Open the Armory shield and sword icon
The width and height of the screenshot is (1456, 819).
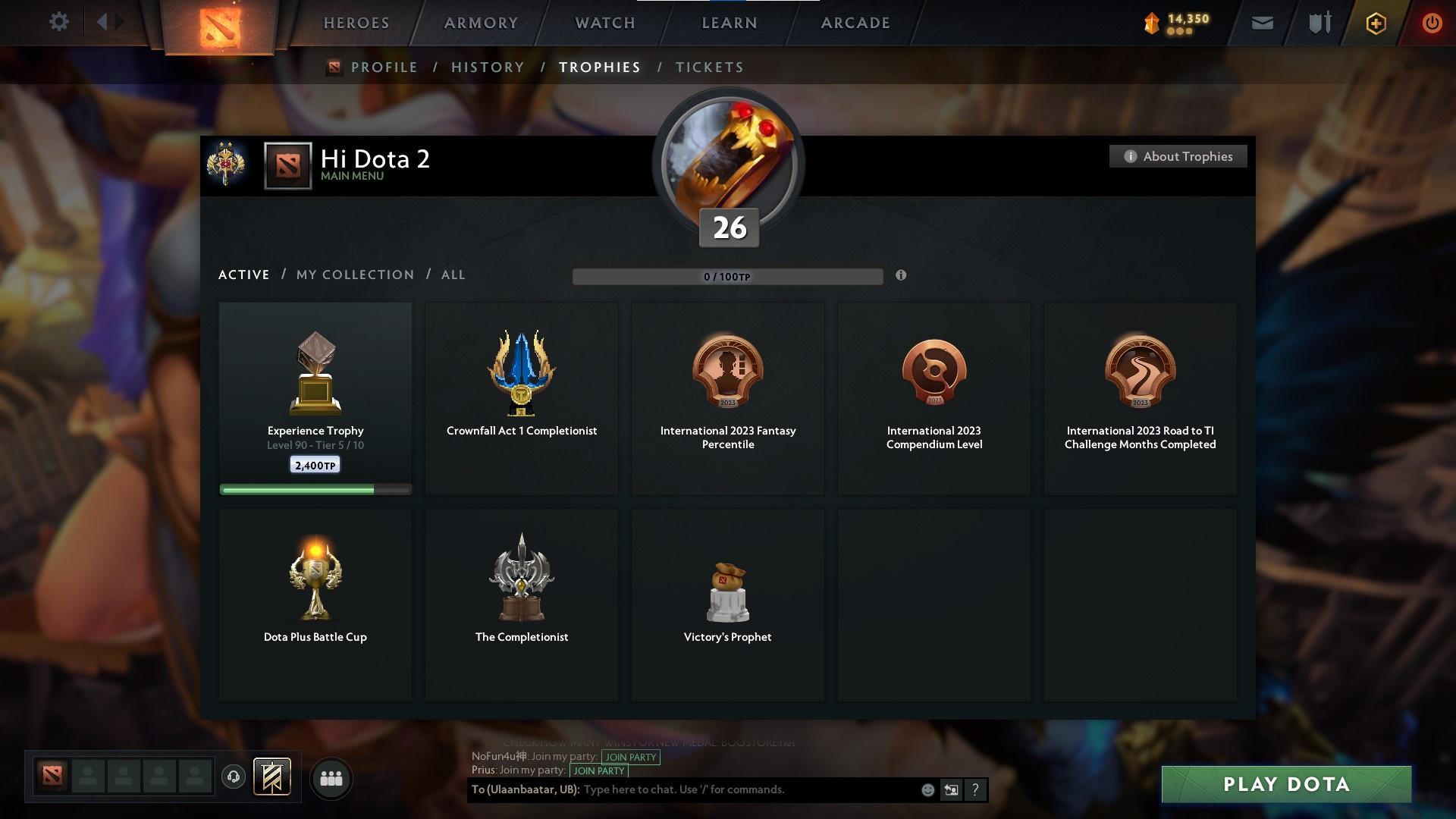click(1319, 23)
